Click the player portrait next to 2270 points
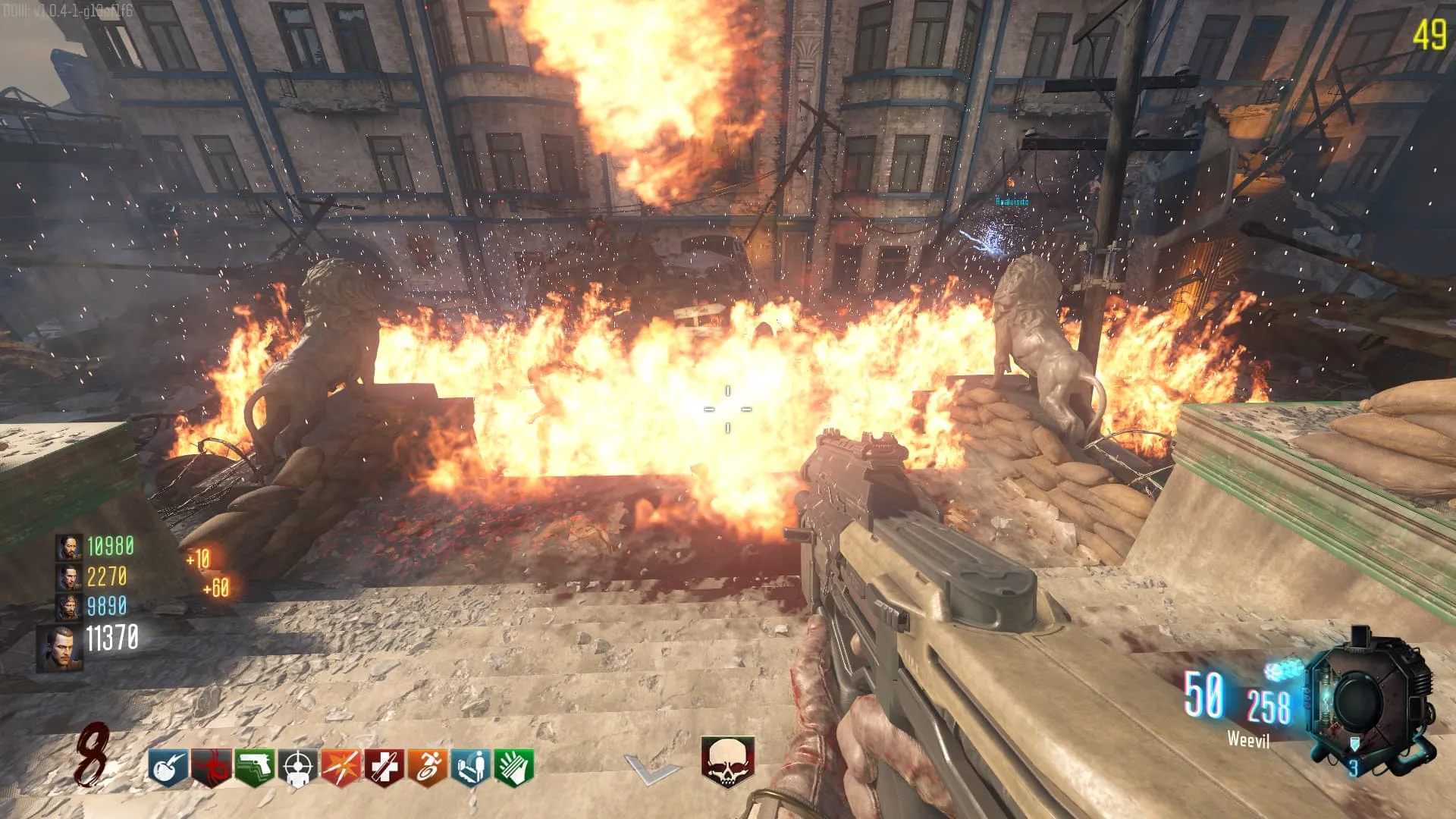 [x=68, y=577]
